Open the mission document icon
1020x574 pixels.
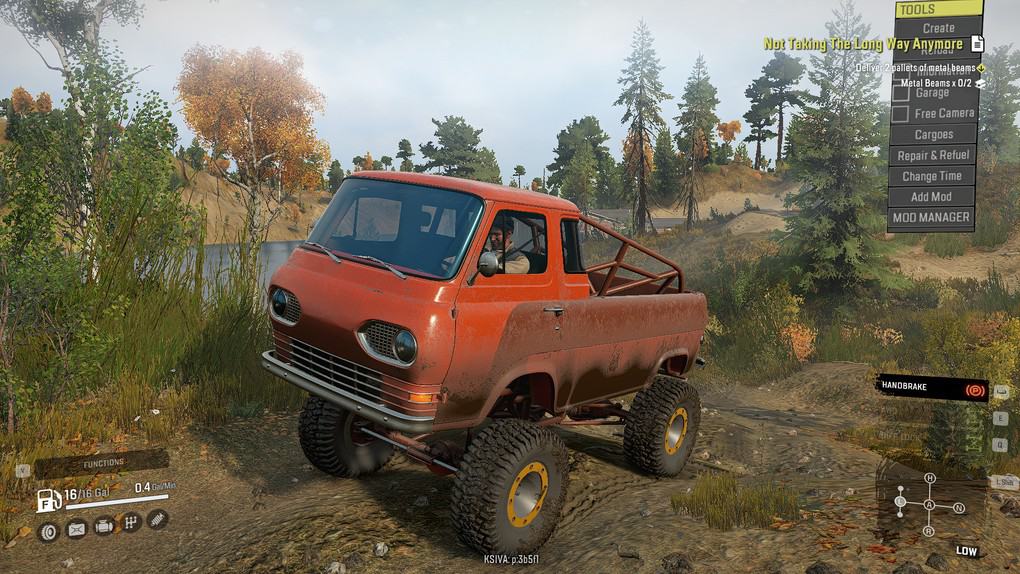click(977, 44)
